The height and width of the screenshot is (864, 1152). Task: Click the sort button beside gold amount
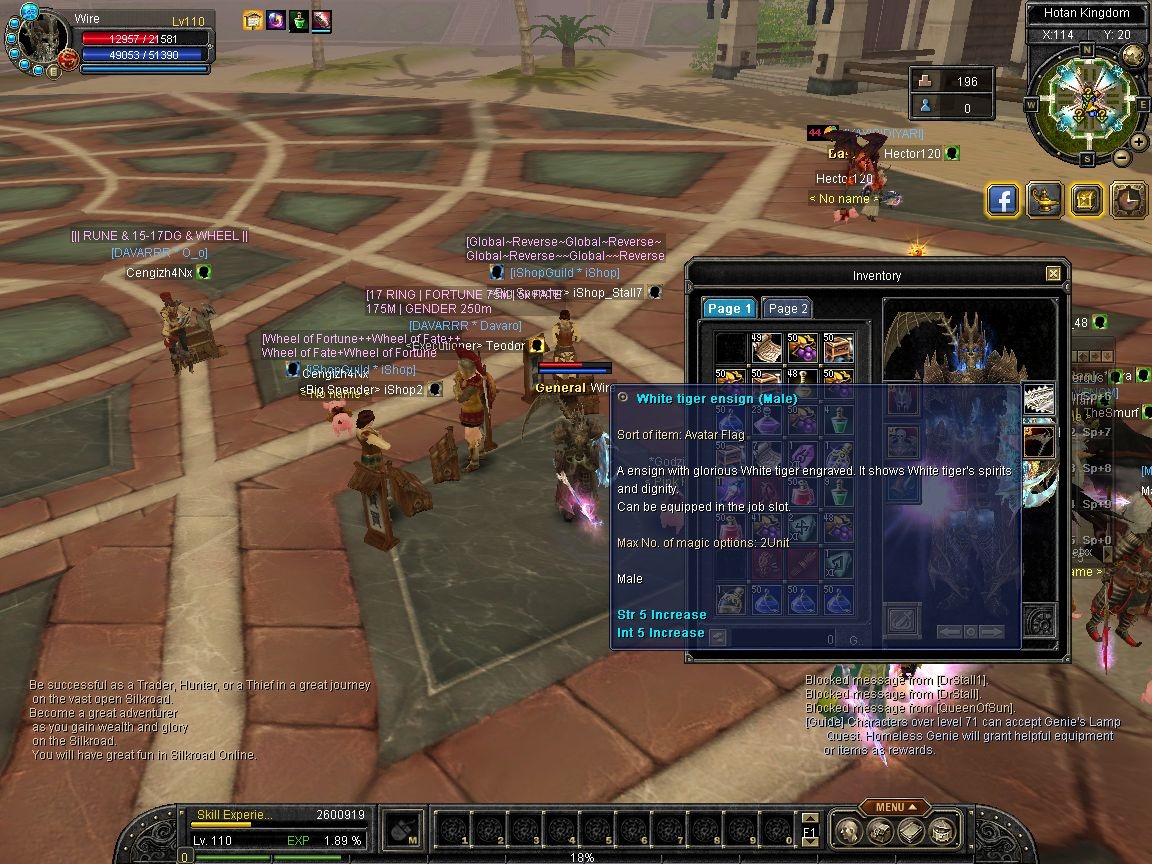717,638
